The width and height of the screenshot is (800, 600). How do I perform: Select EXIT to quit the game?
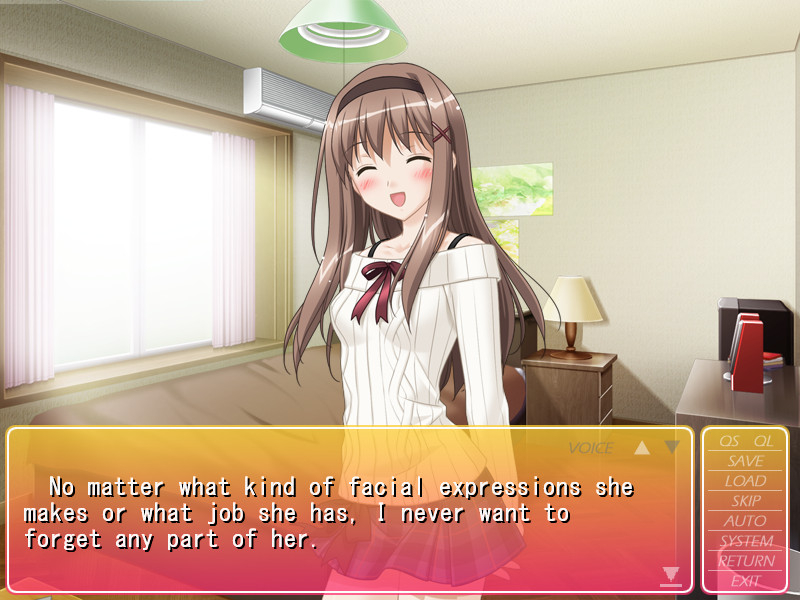[x=746, y=580]
